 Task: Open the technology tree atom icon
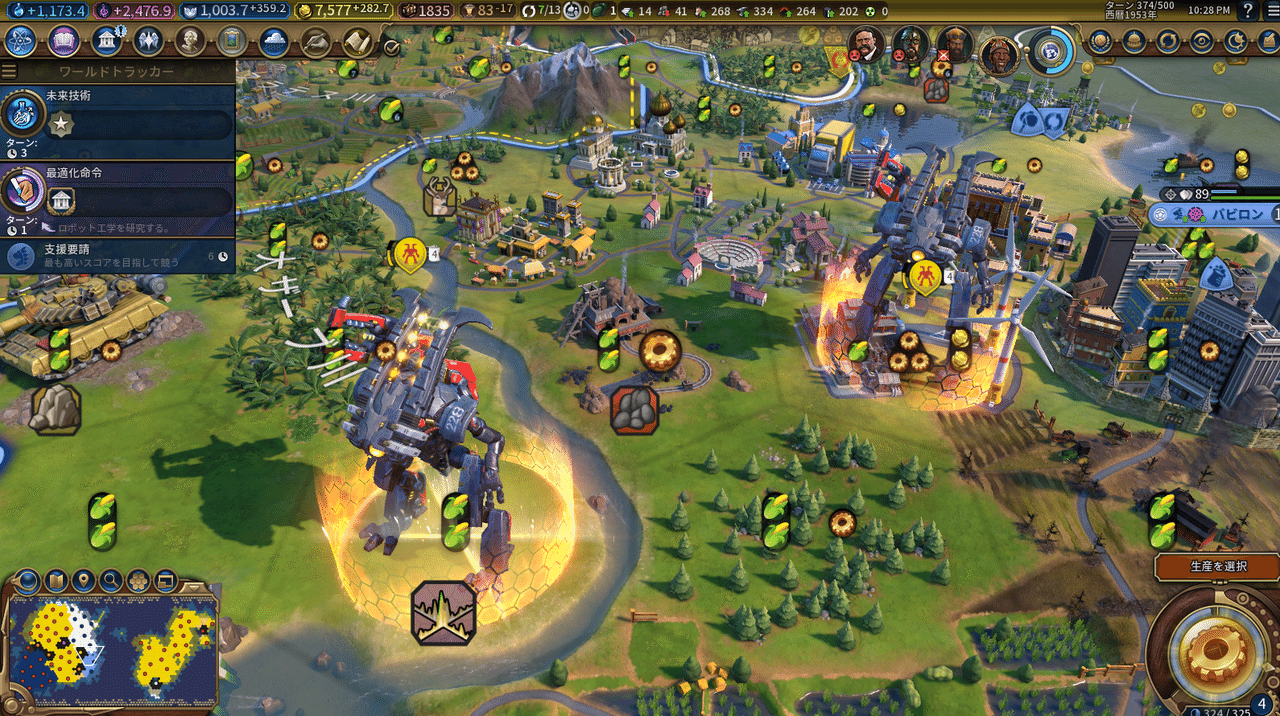click(x=21, y=41)
